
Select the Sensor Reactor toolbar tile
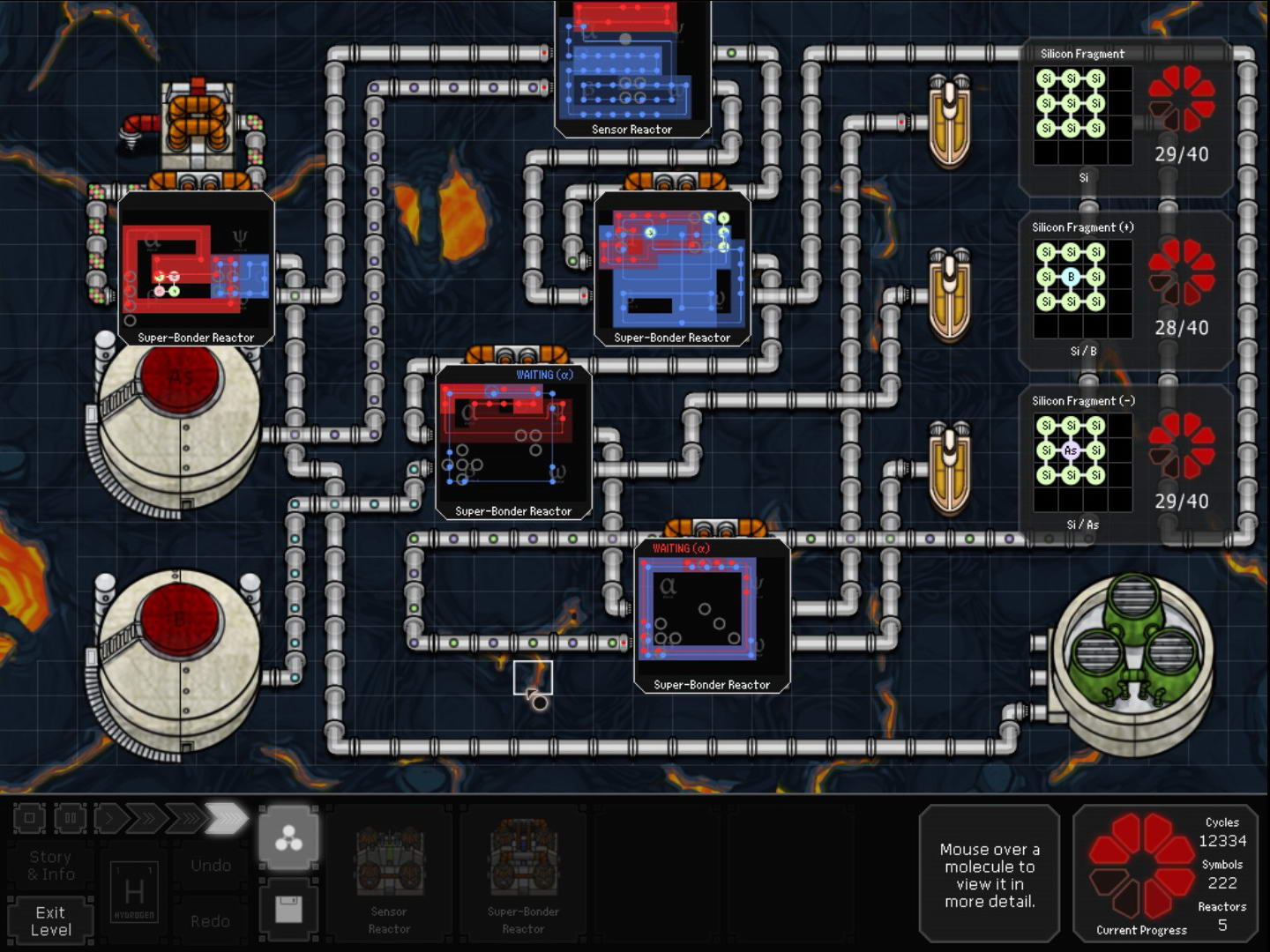pos(389,876)
